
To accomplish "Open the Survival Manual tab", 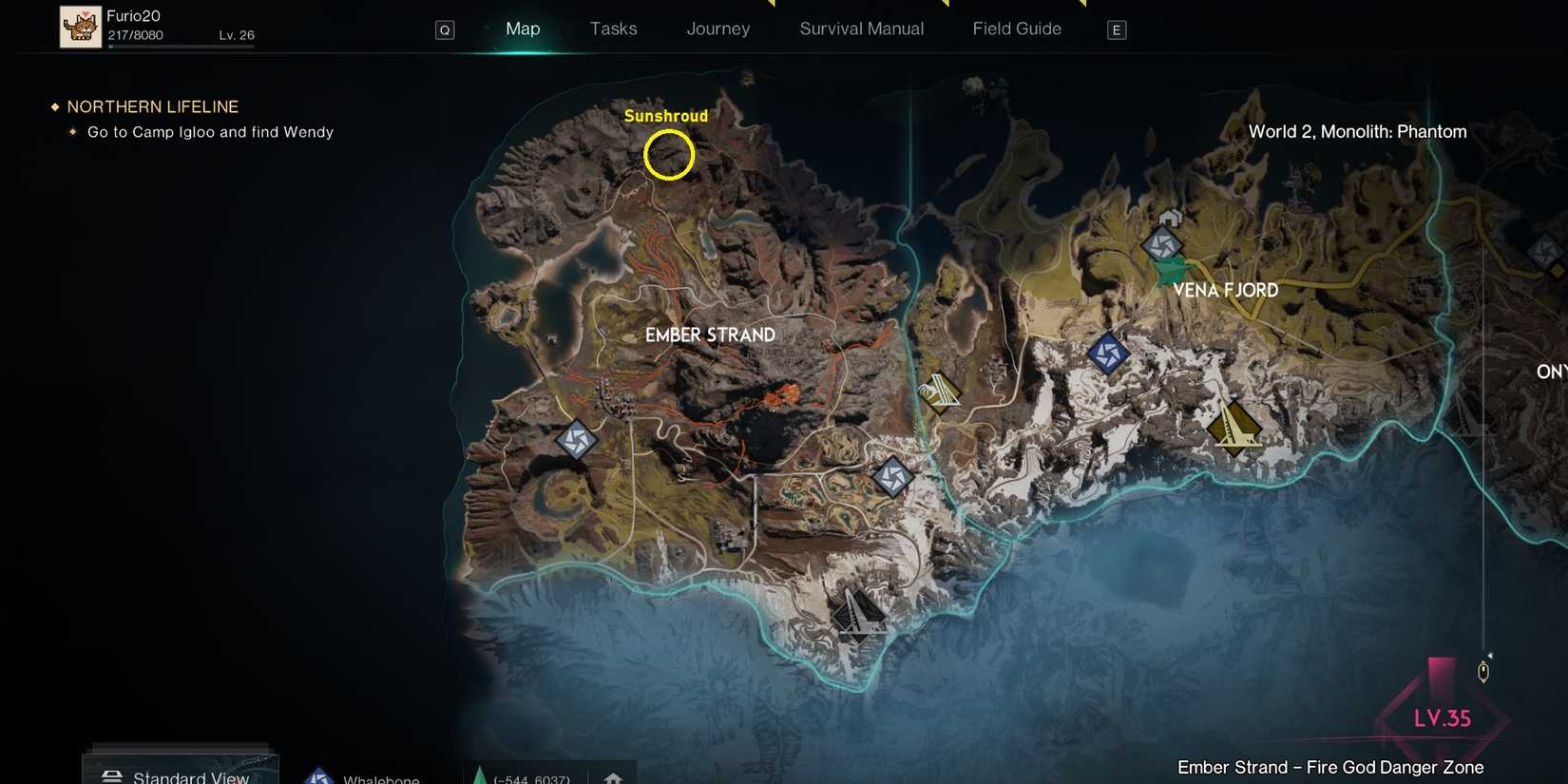I will [860, 29].
